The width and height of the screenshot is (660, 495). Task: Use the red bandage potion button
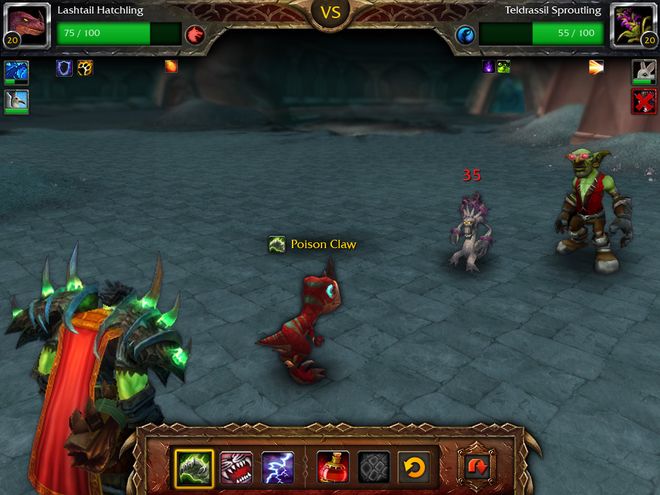(x=333, y=467)
